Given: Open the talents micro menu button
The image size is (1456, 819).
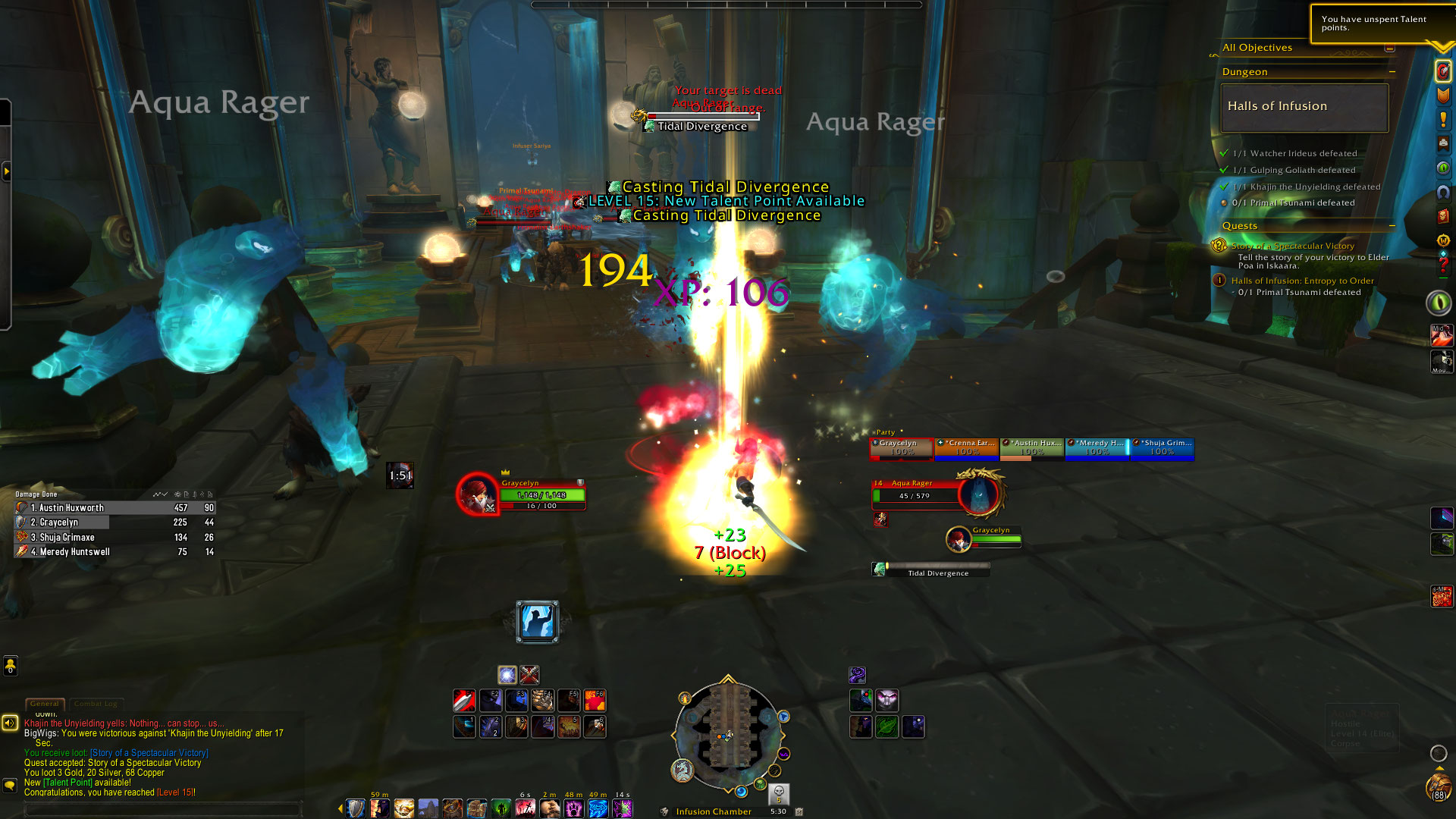Looking at the screenshot, I should pyautogui.click(x=1443, y=71).
